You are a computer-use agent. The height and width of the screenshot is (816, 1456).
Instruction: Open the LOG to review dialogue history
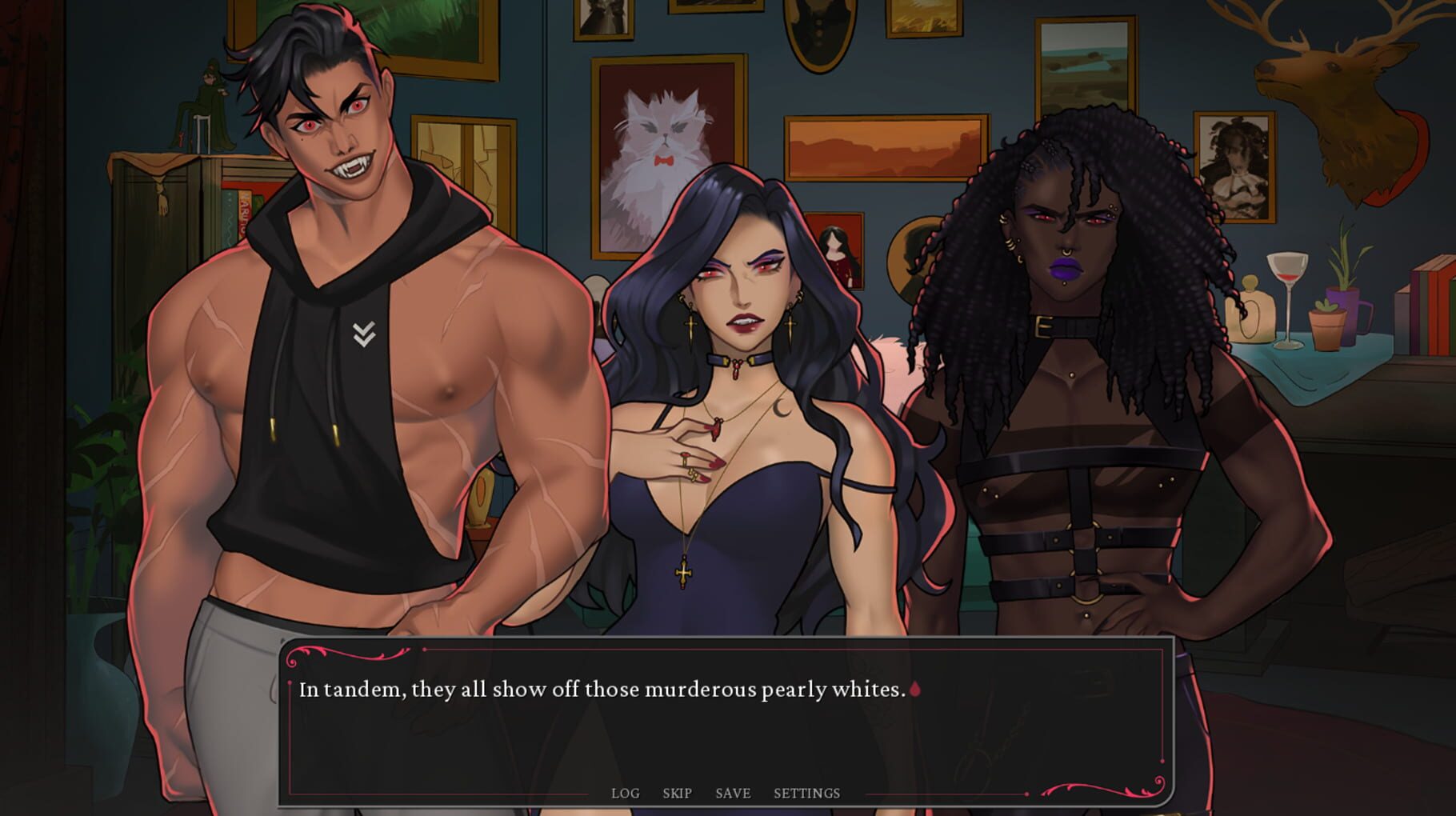coord(626,793)
